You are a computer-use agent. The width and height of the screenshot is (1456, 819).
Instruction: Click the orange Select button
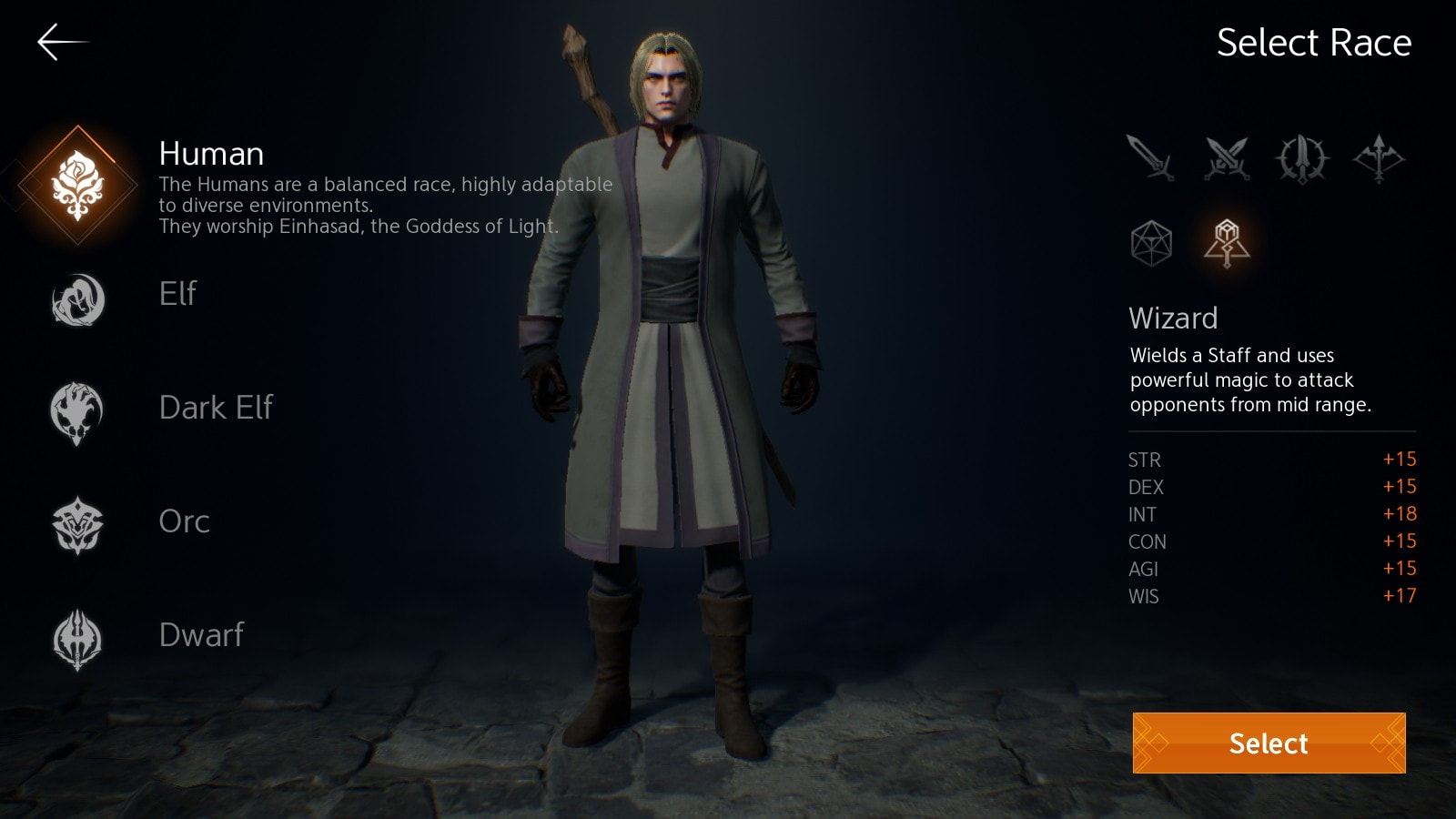pyautogui.click(x=1268, y=744)
